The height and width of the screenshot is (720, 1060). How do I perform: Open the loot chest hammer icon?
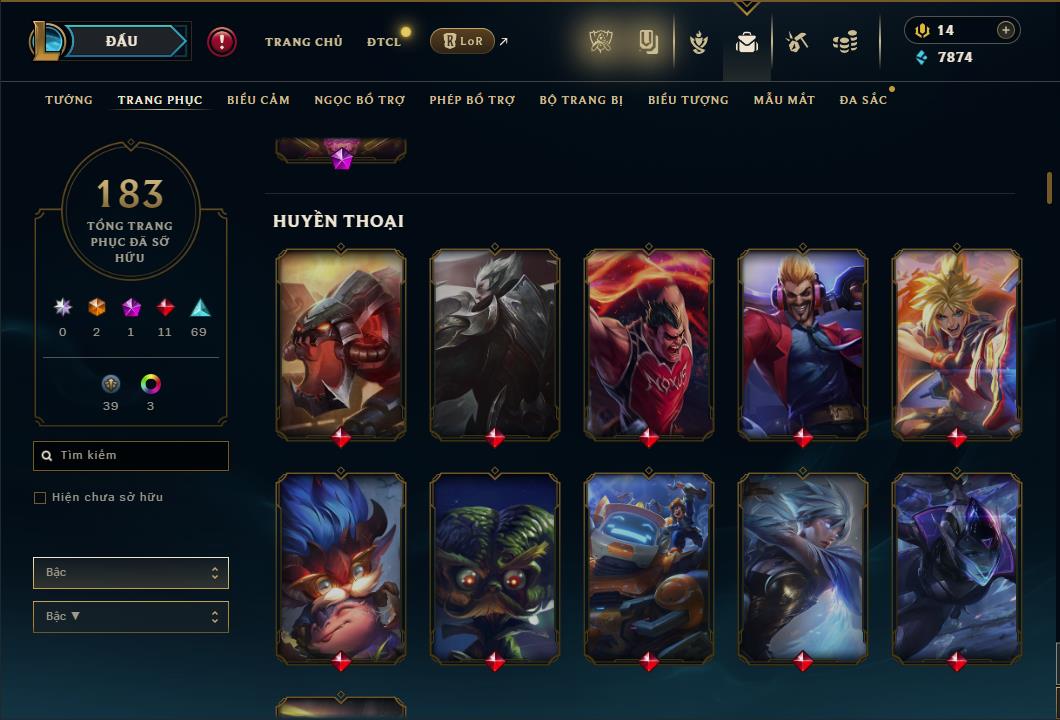pos(797,42)
